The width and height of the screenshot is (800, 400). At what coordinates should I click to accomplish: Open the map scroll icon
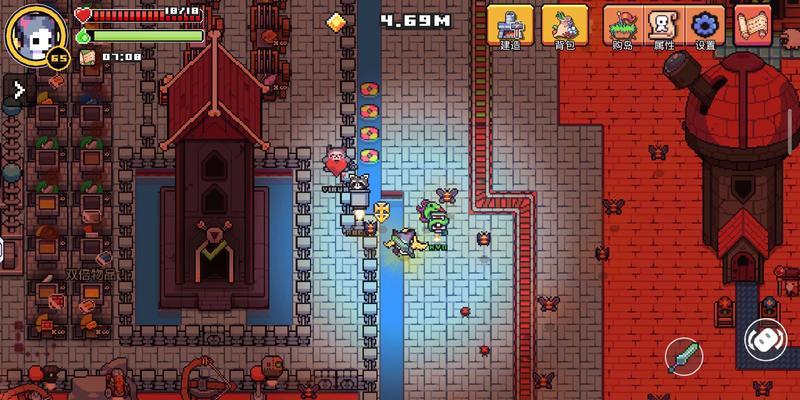[x=753, y=25]
